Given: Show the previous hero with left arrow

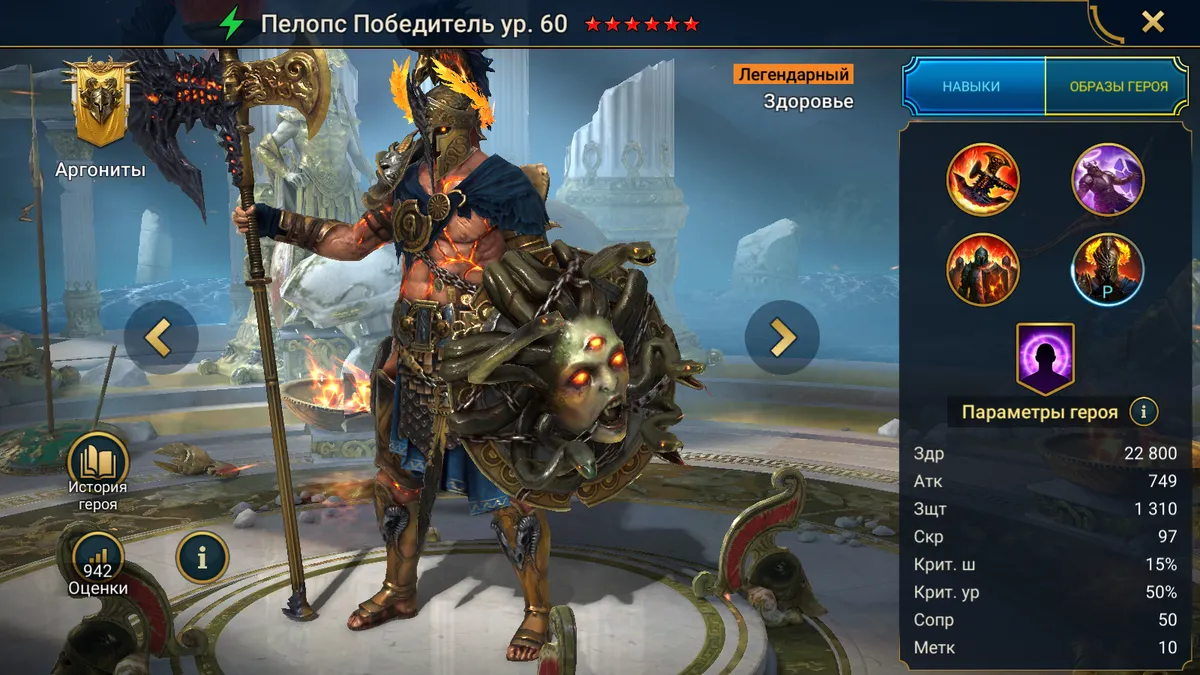Looking at the screenshot, I should [x=160, y=338].
